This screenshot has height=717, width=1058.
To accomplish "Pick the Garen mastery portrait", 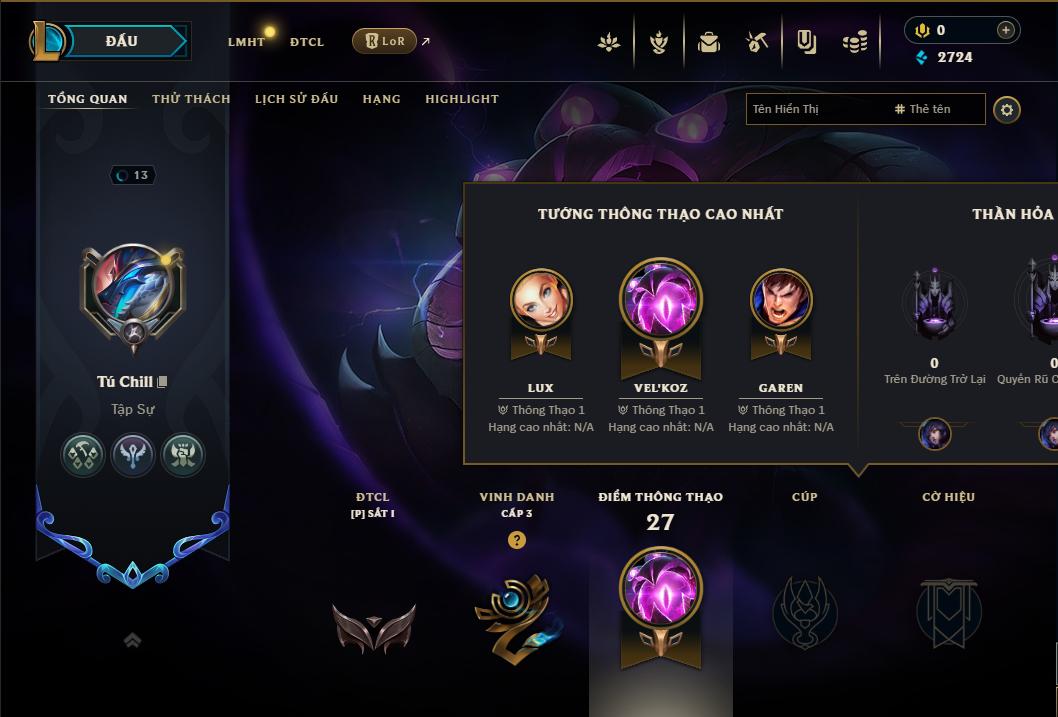I will 781,300.
